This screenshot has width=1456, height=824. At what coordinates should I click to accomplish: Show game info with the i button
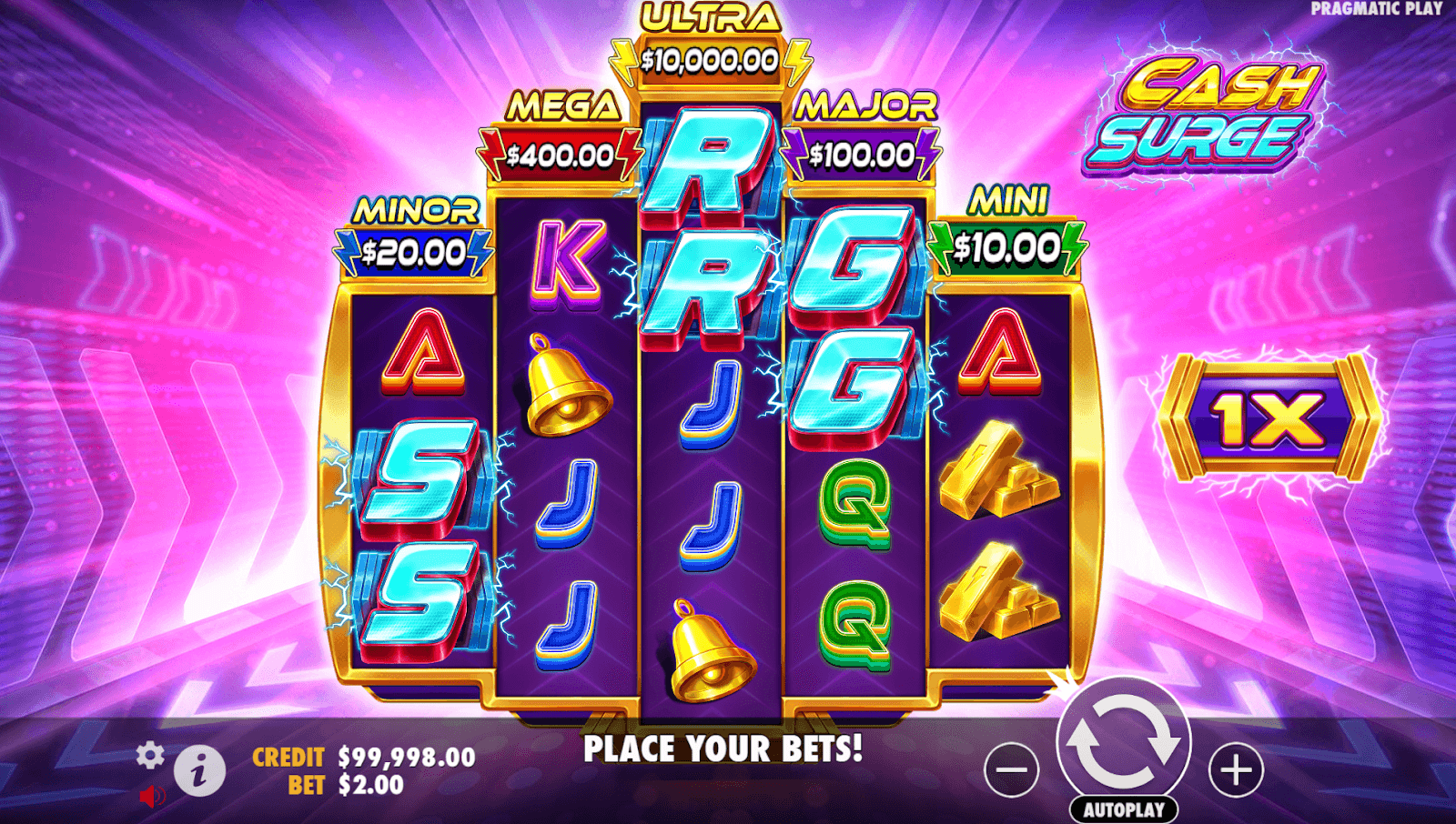pyautogui.click(x=199, y=770)
